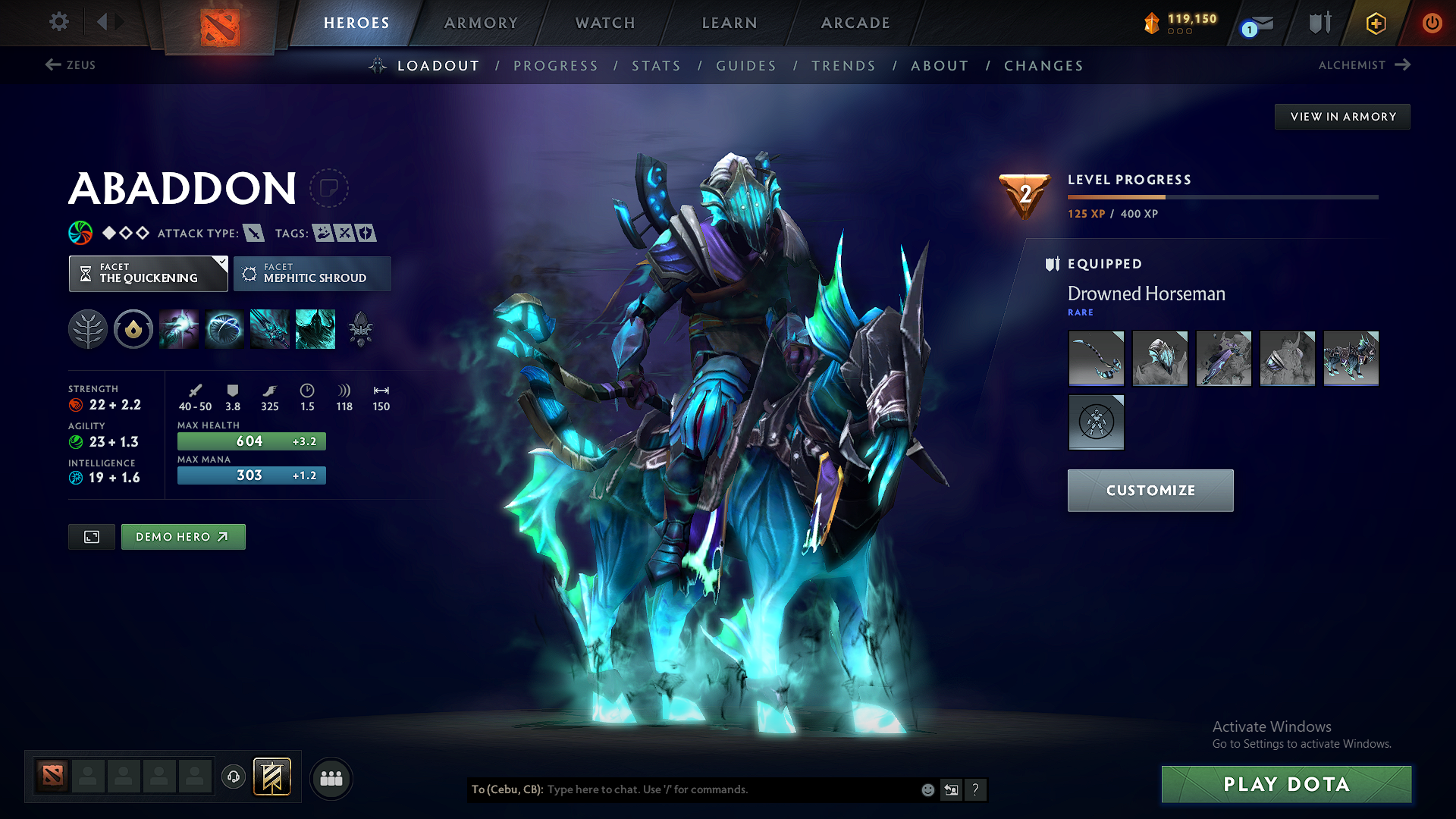View the Borrowed Time ultimate ability icon

click(315, 328)
